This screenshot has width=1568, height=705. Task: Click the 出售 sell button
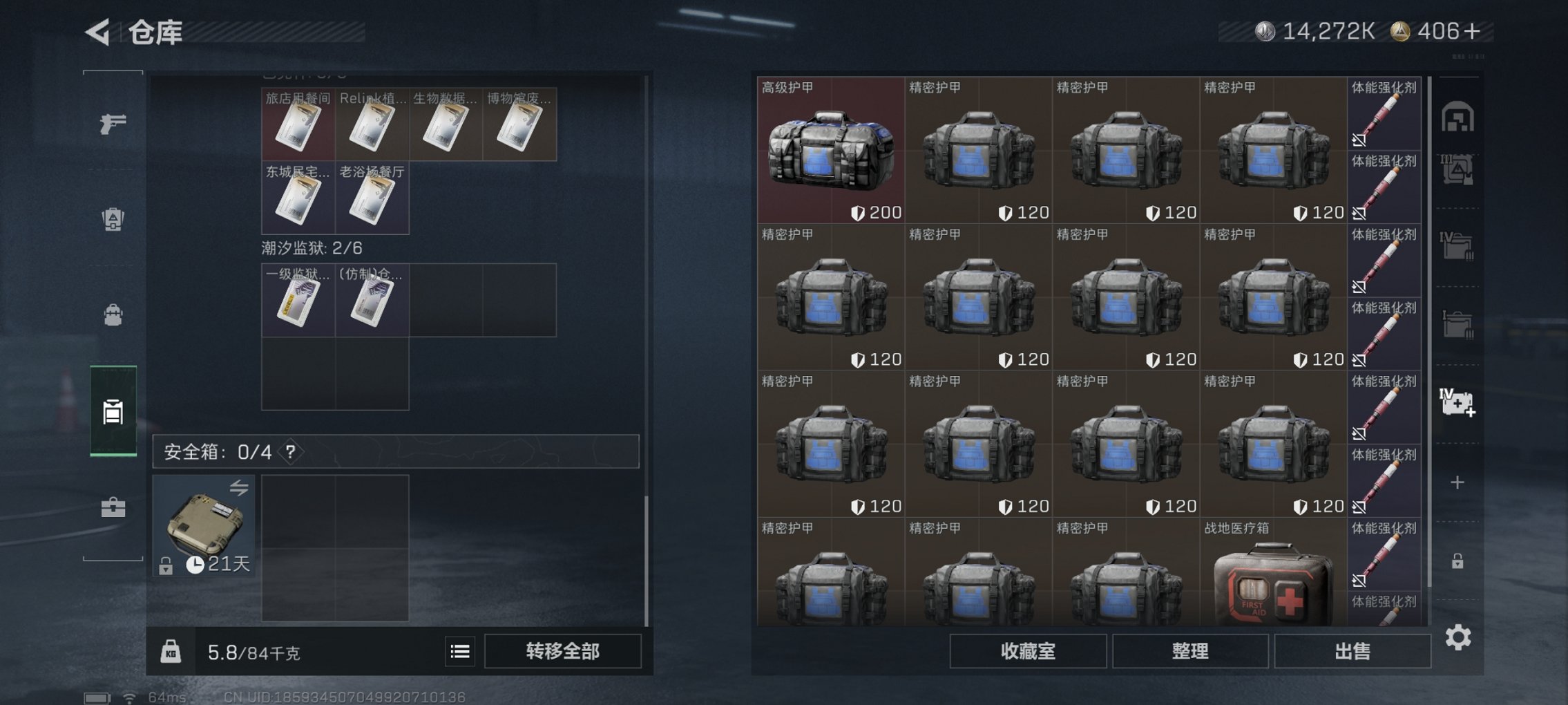click(x=1352, y=650)
